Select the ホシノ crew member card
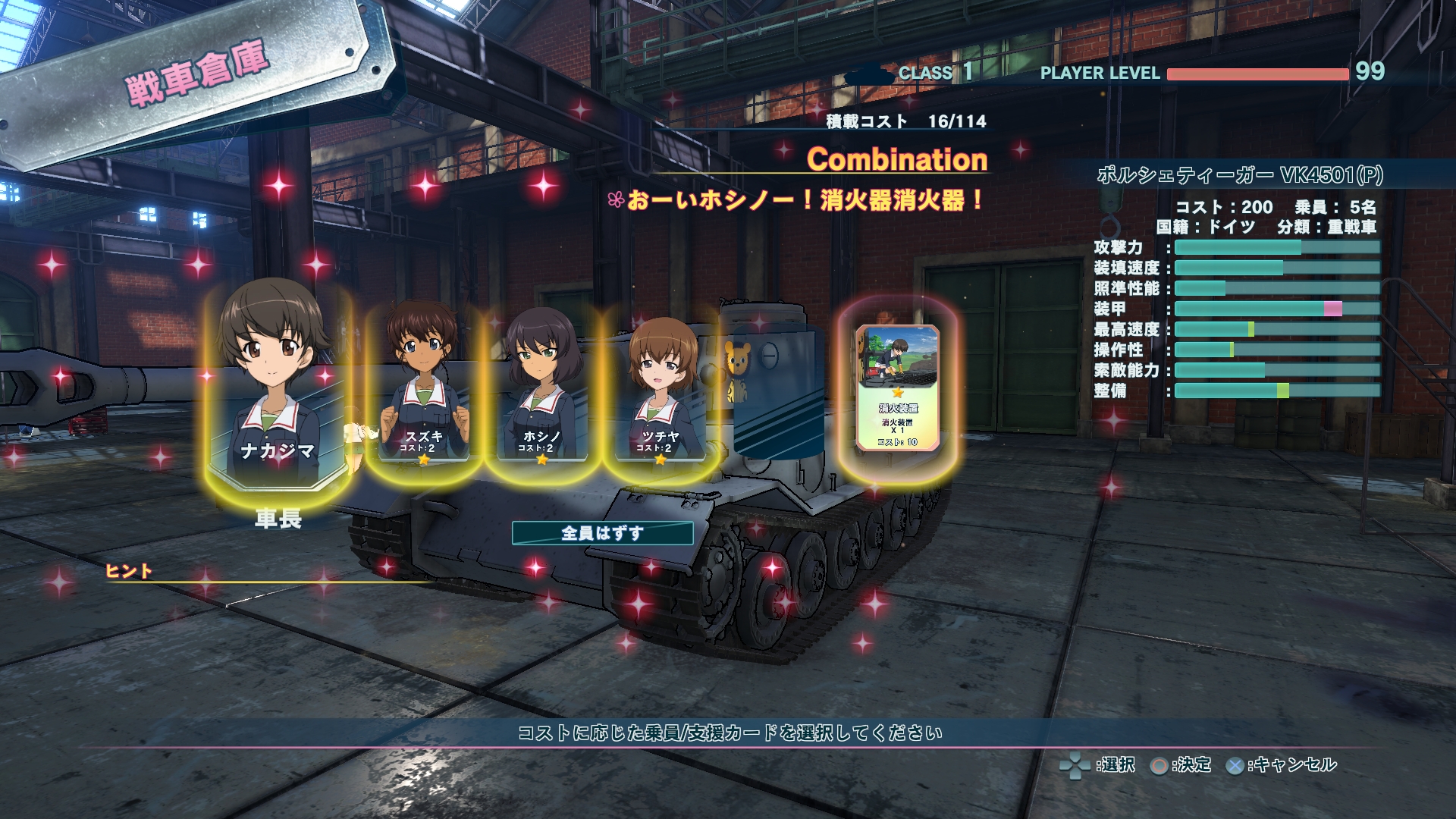Image resolution: width=1456 pixels, height=819 pixels. tap(541, 388)
